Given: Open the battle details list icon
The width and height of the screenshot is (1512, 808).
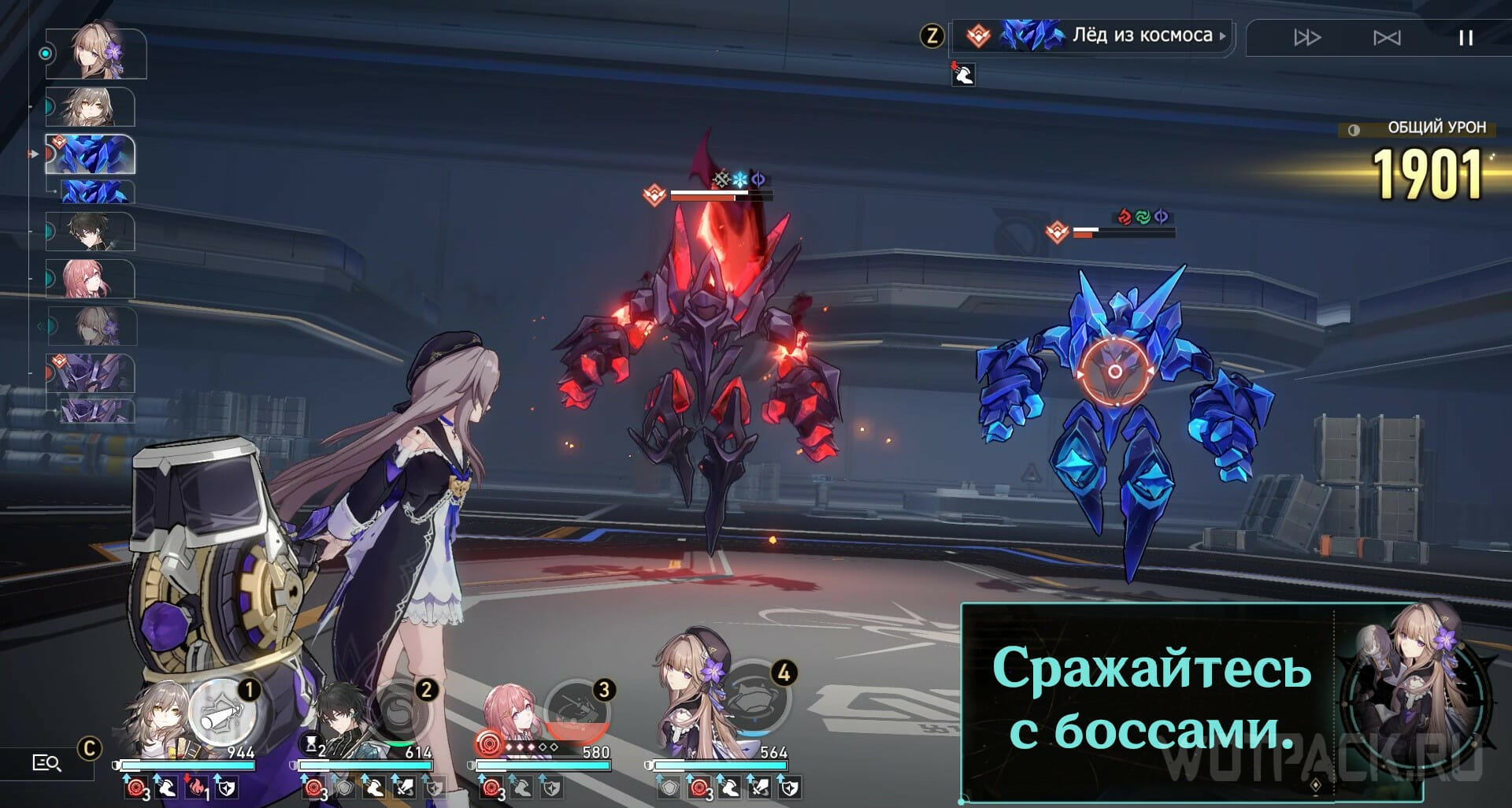Looking at the screenshot, I should point(46,762).
